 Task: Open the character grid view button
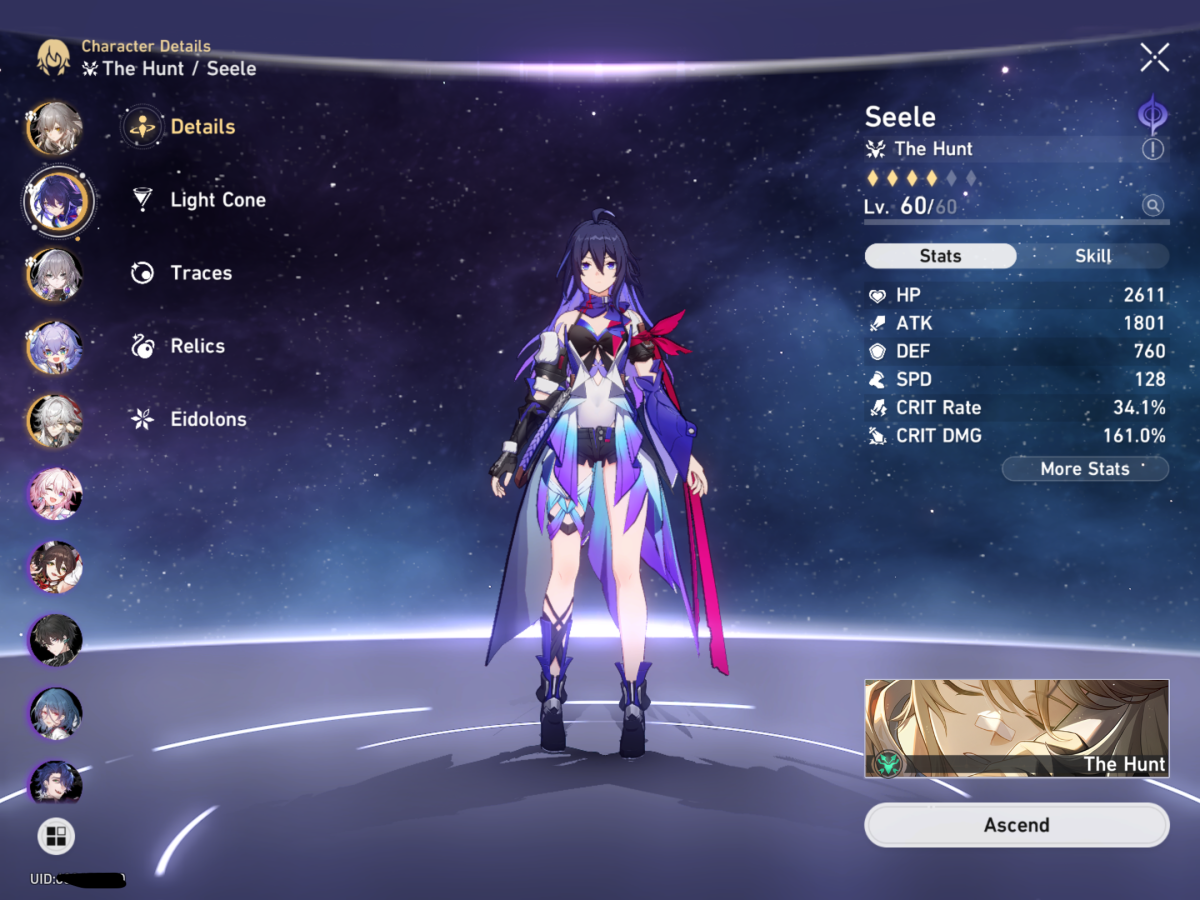56,836
